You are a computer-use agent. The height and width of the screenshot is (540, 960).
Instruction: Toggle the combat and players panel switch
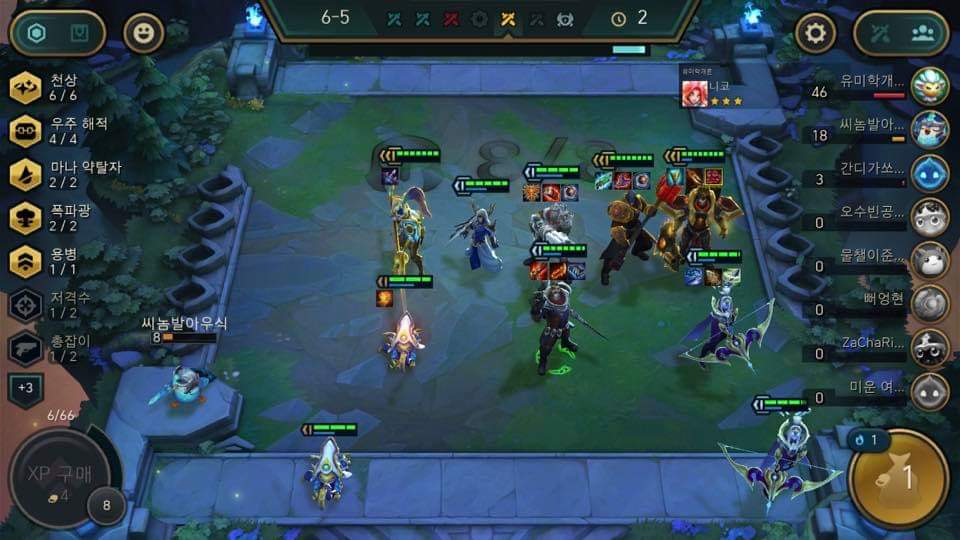tap(900, 34)
